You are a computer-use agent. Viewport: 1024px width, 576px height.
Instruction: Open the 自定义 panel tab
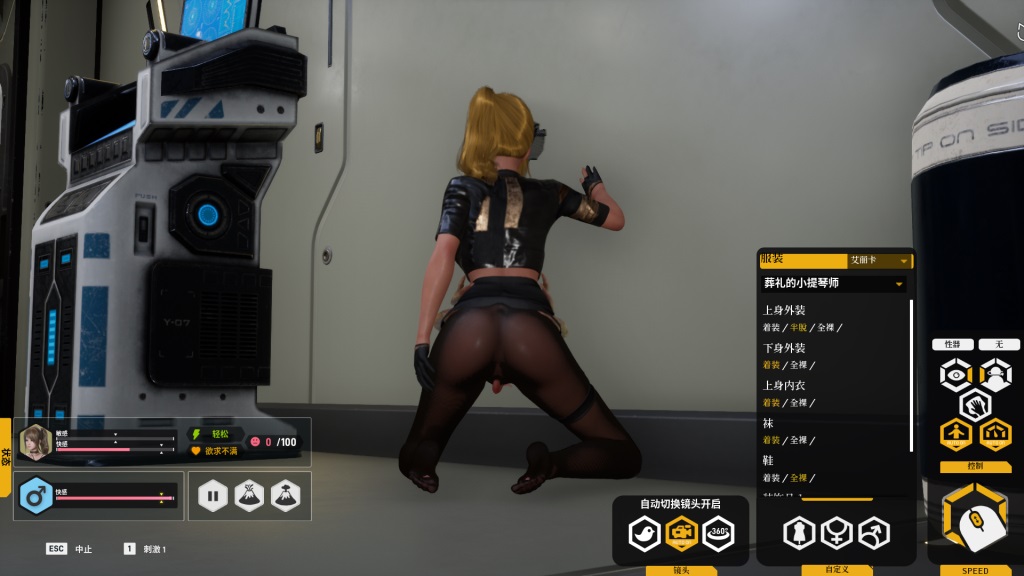coord(836,570)
